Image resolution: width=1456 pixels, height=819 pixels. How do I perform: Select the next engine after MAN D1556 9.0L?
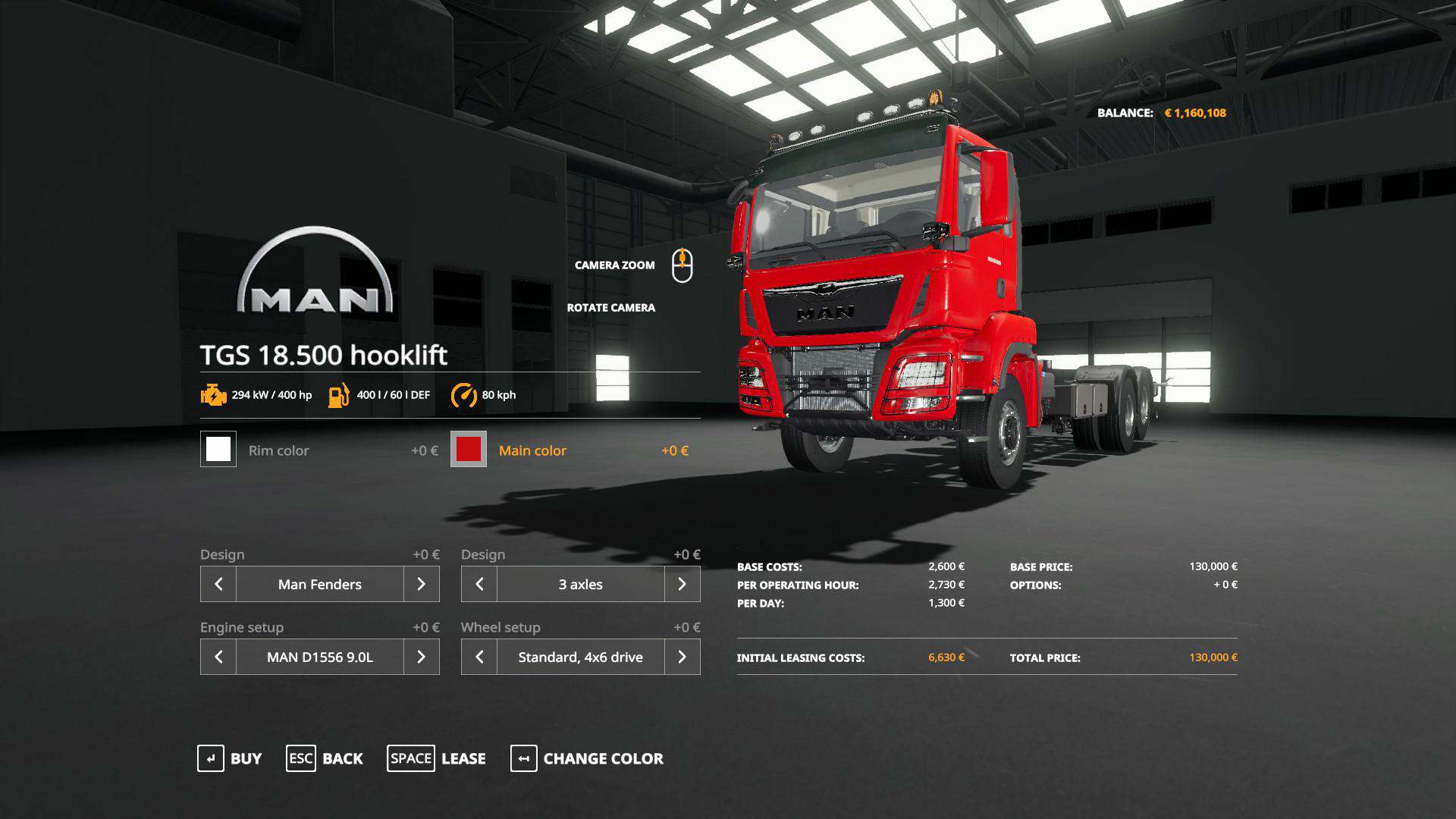tap(421, 657)
